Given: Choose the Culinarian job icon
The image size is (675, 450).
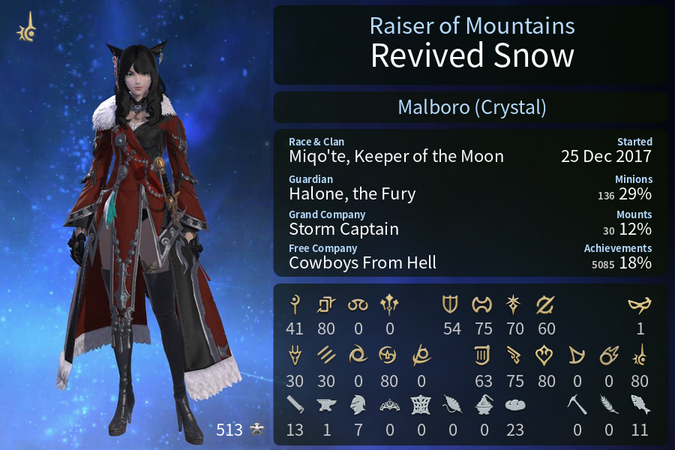Looking at the screenshot, I should (x=513, y=403).
